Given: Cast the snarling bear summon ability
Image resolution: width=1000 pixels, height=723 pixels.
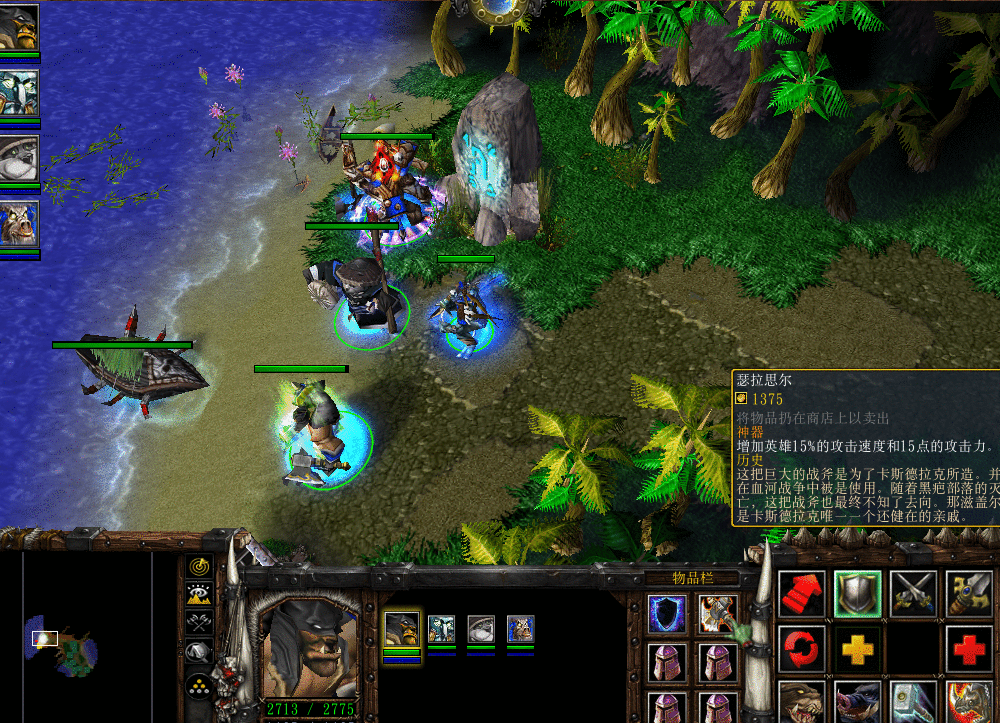Looking at the screenshot, I should [801, 702].
